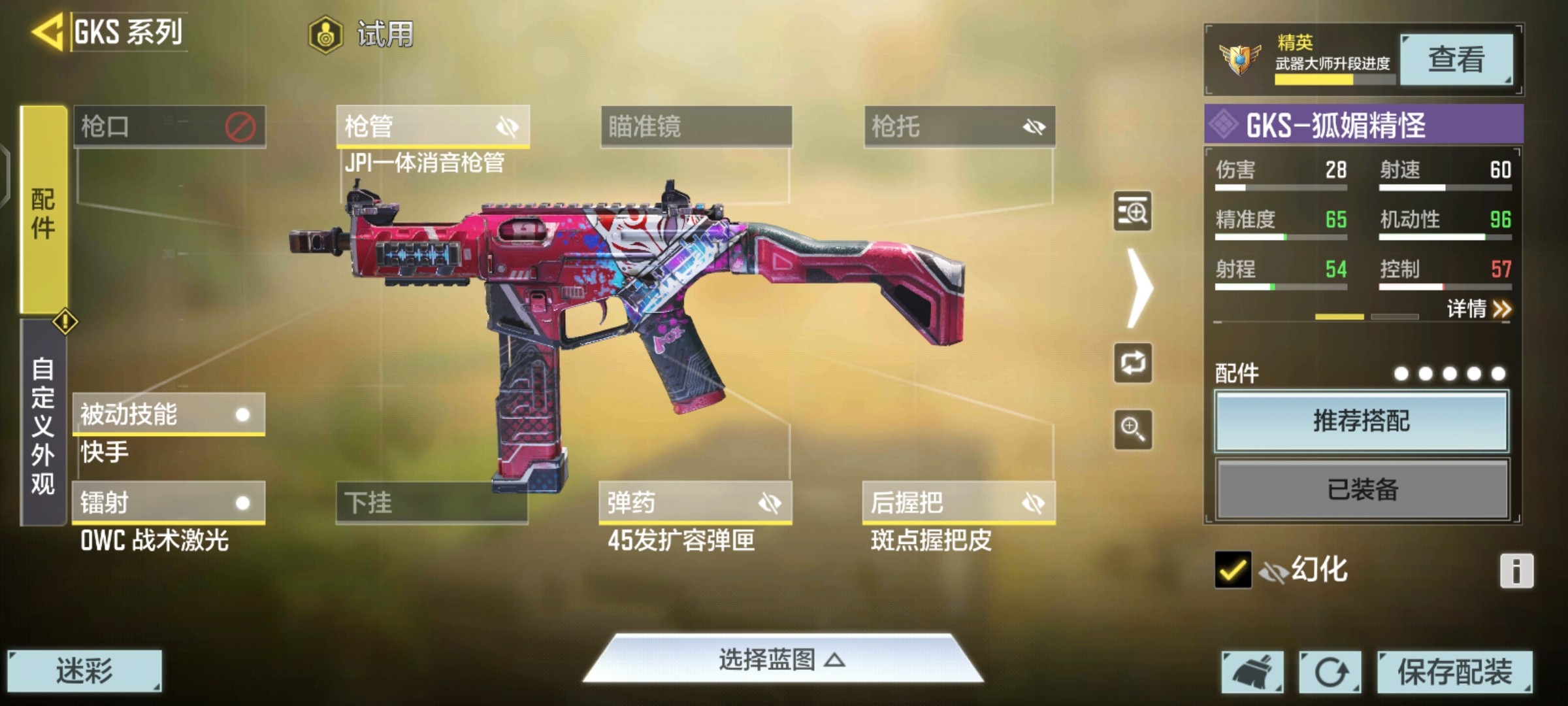Viewport: 1568px width, 706px height.
Task: Select the 枪口 attachment slot
Action: click(x=169, y=126)
